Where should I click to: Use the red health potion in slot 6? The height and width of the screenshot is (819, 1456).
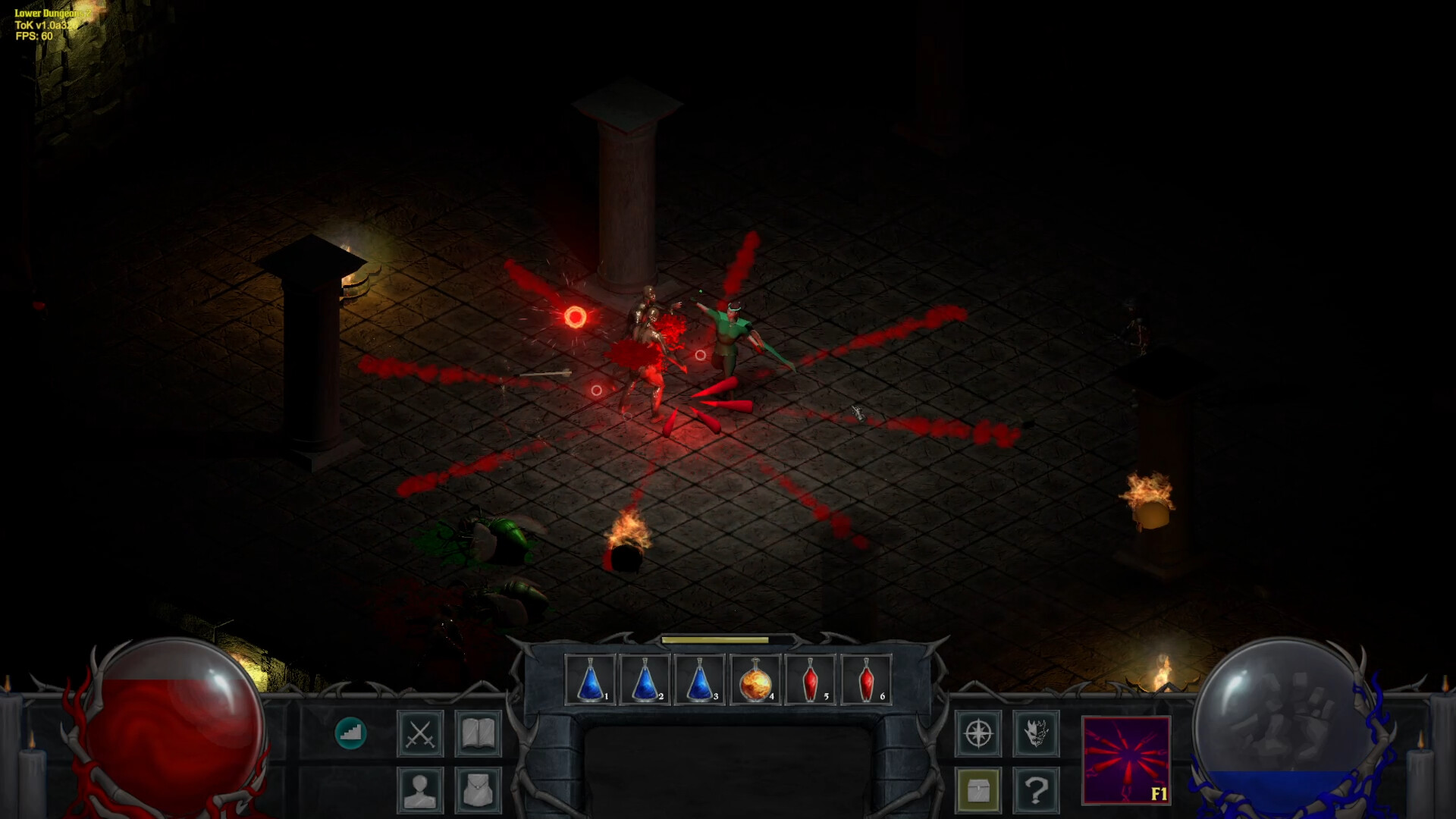(x=866, y=679)
